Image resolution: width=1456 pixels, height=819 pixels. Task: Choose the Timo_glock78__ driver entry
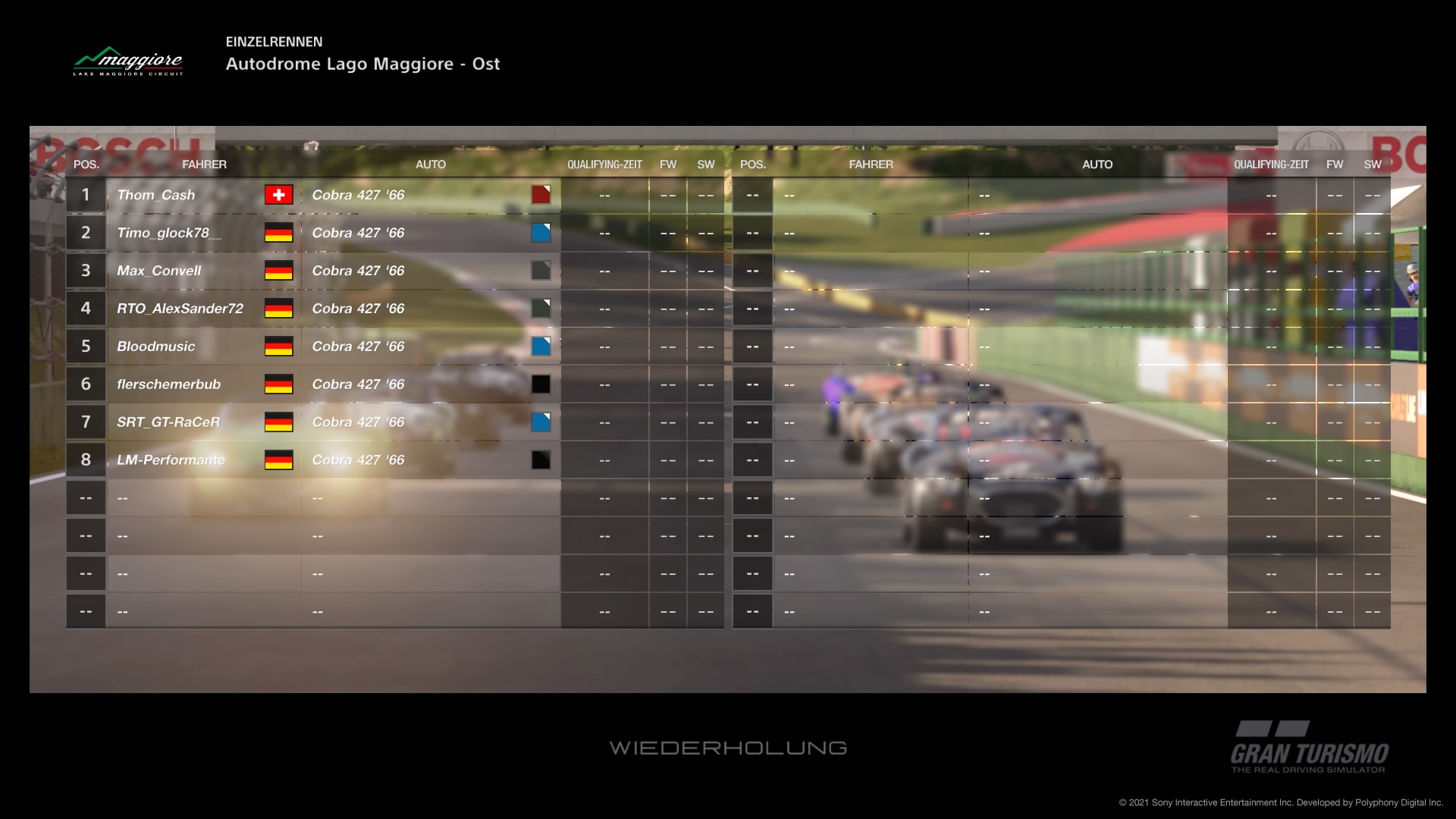click(x=168, y=233)
